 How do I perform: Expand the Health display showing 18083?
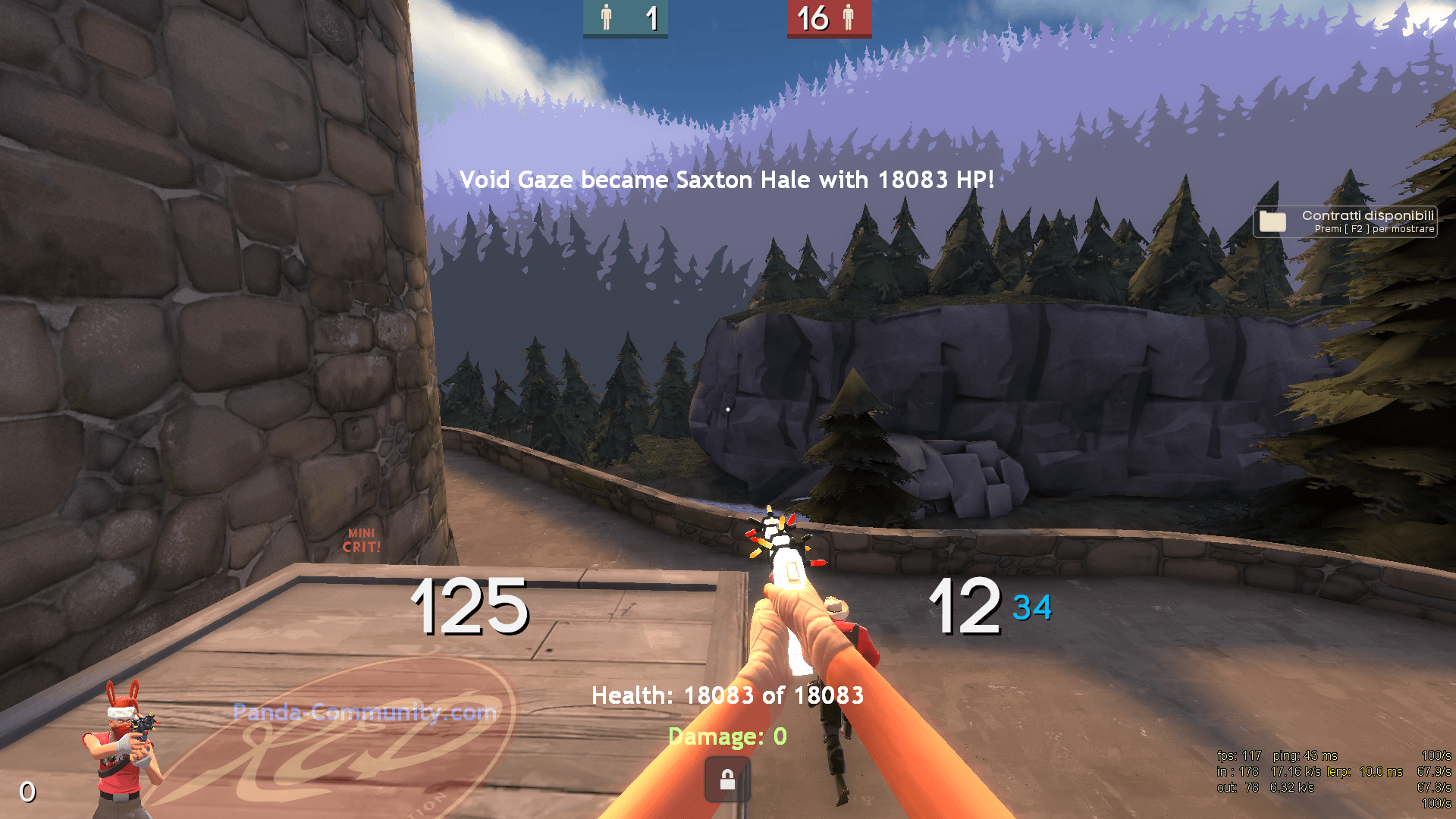[x=728, y=695]
